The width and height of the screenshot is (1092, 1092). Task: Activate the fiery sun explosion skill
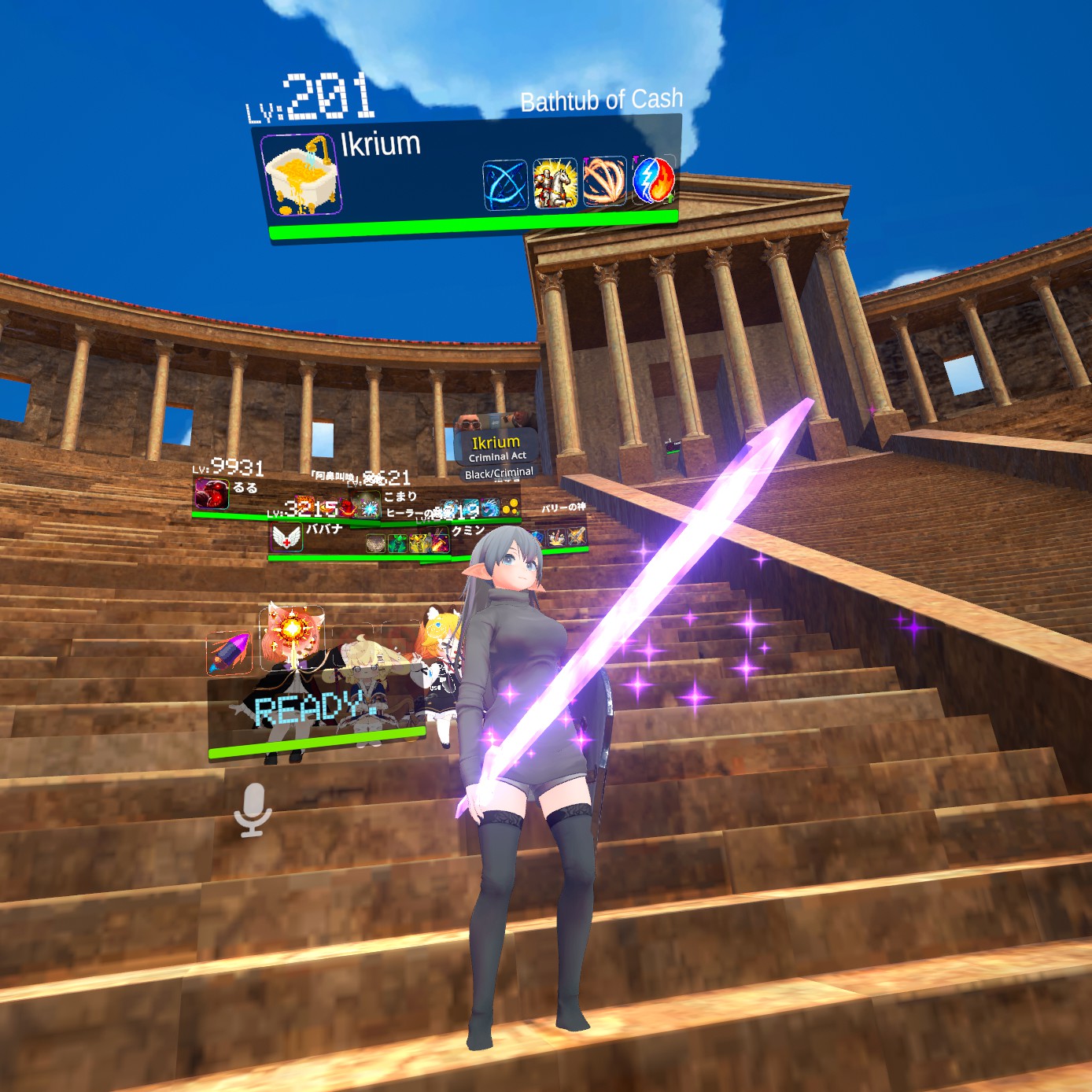tap(292, 629)
